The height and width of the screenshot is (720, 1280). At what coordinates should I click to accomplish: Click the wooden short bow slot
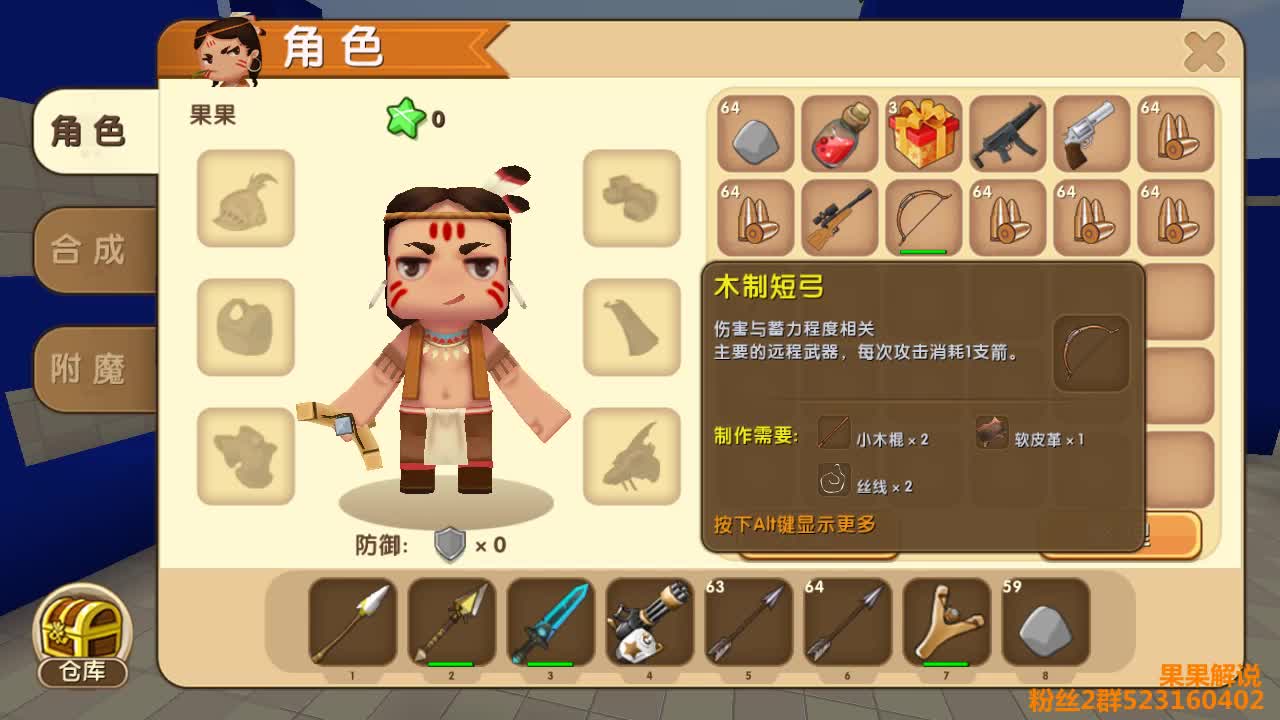923,218
